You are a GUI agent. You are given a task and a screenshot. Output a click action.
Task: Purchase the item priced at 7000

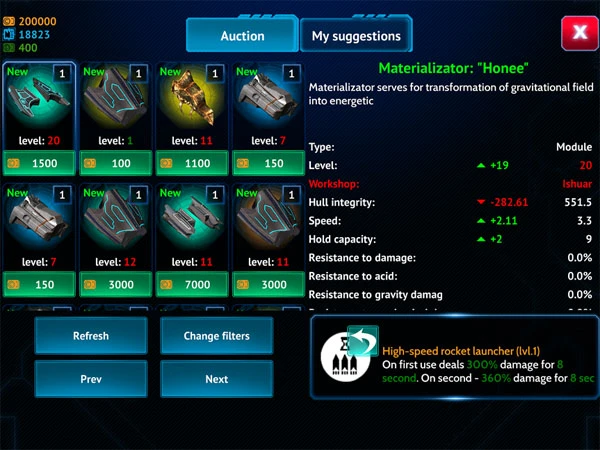click(x=193, y=285)
